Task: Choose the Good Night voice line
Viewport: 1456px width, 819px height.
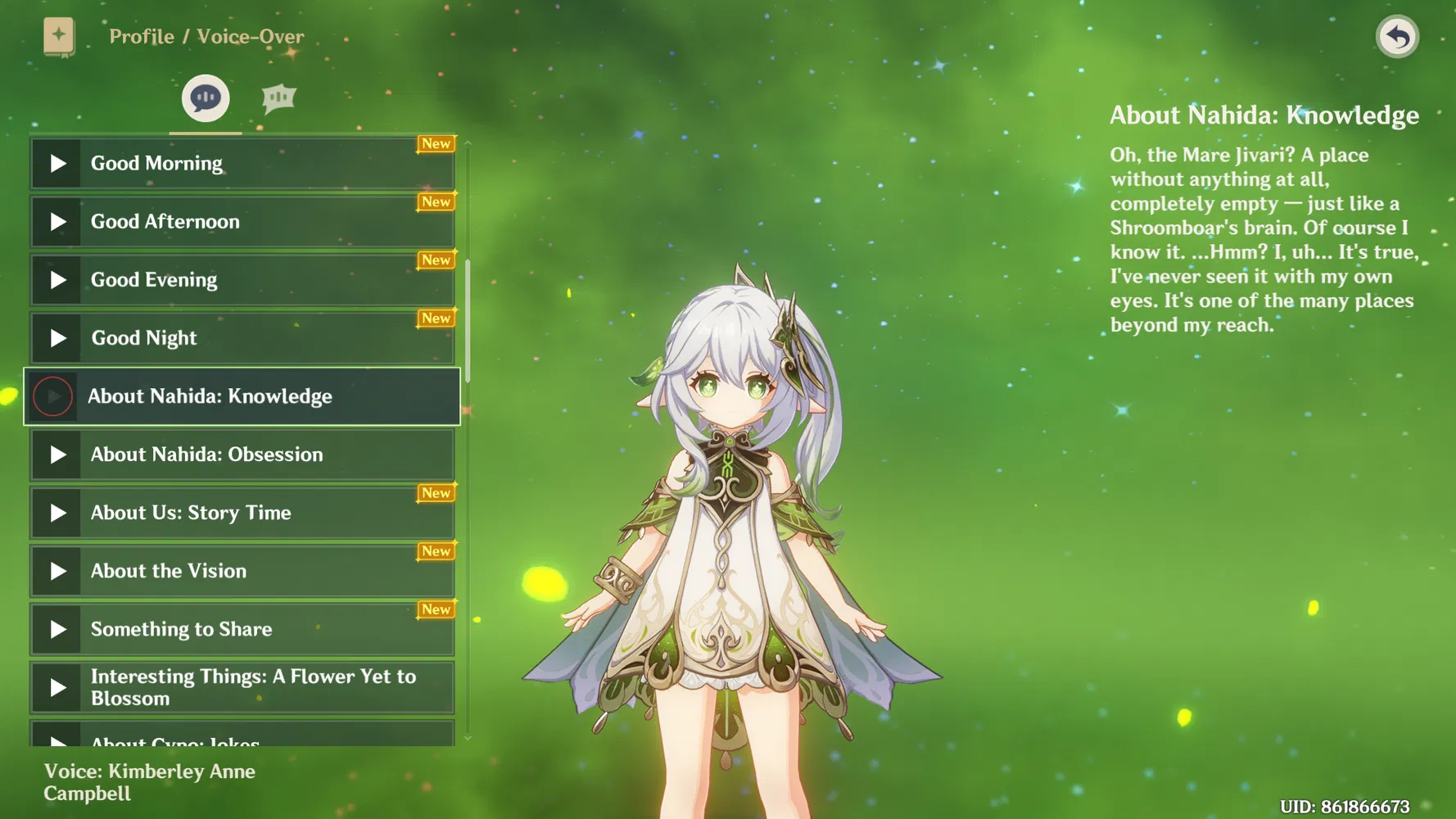Action: 242,338
